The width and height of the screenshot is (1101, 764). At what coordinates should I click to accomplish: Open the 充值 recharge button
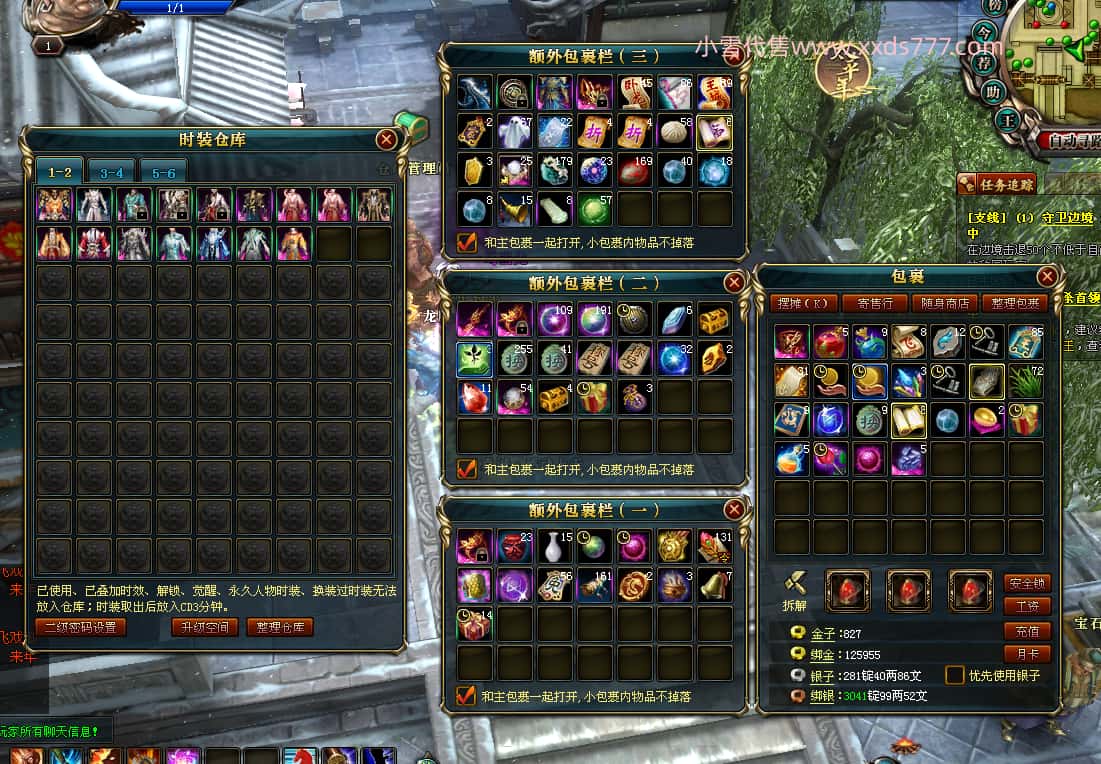pos(1026,631)
